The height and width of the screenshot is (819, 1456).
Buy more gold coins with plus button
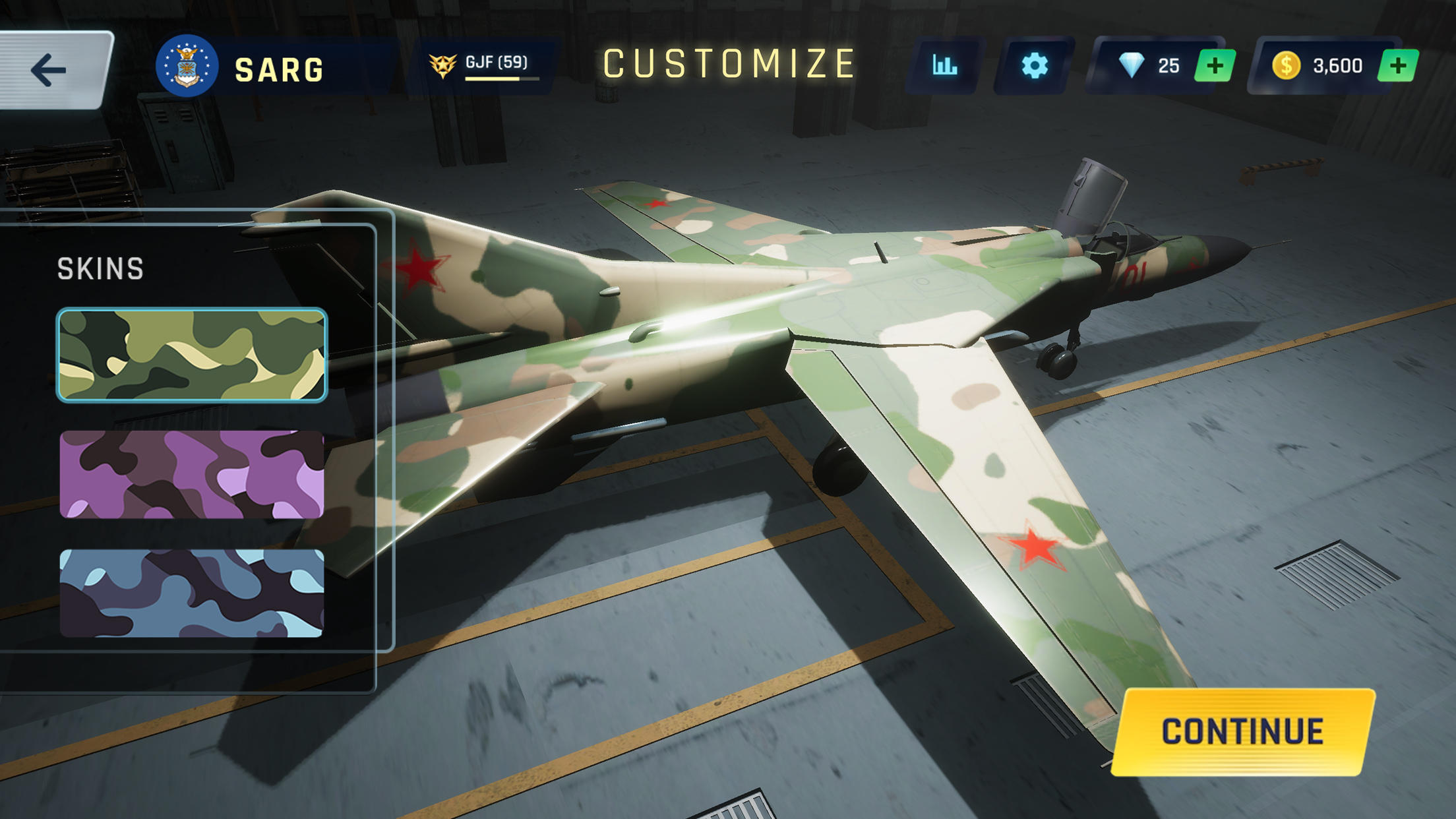click(1397, 66)
